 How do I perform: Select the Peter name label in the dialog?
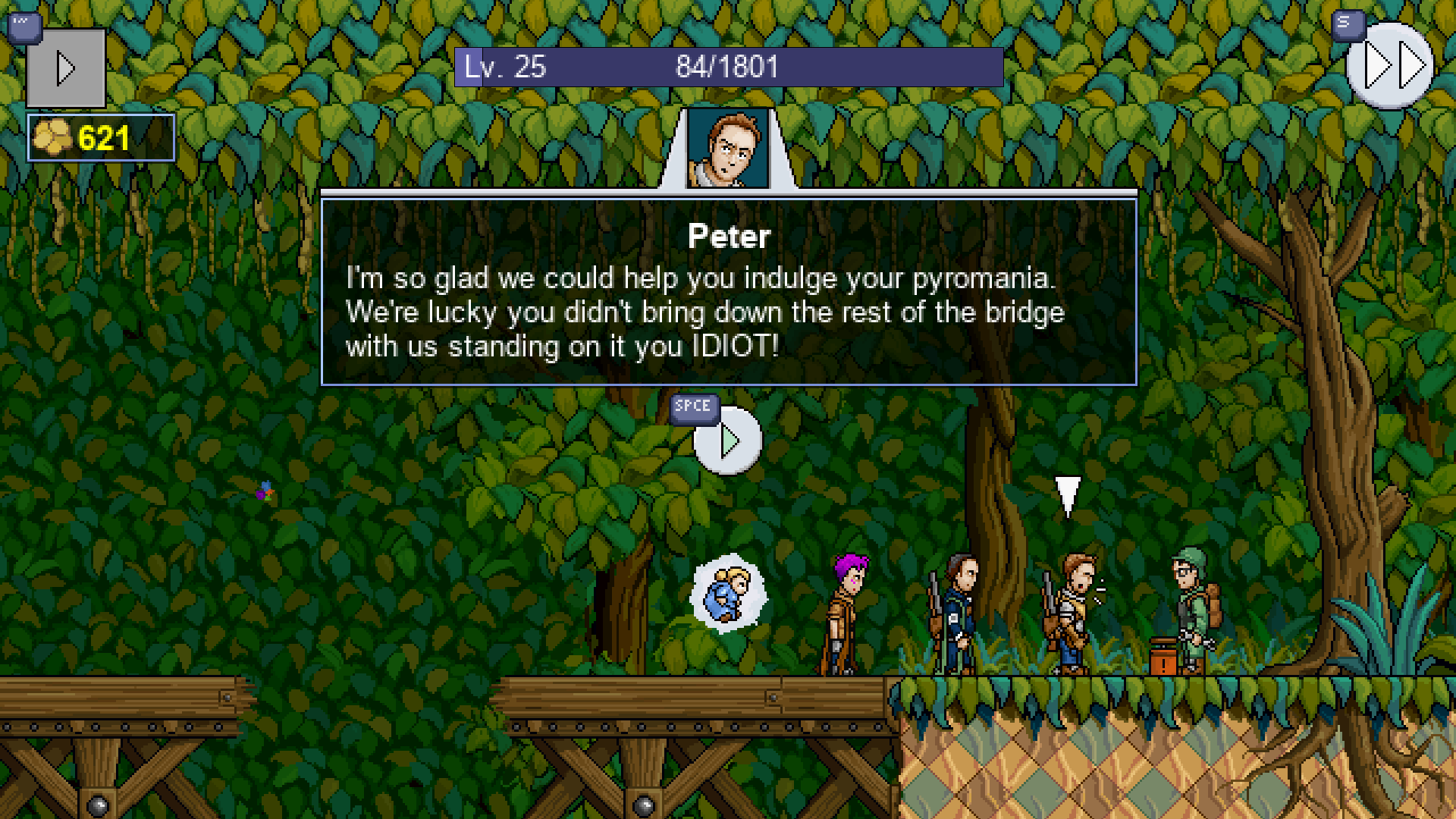(729, 236)
